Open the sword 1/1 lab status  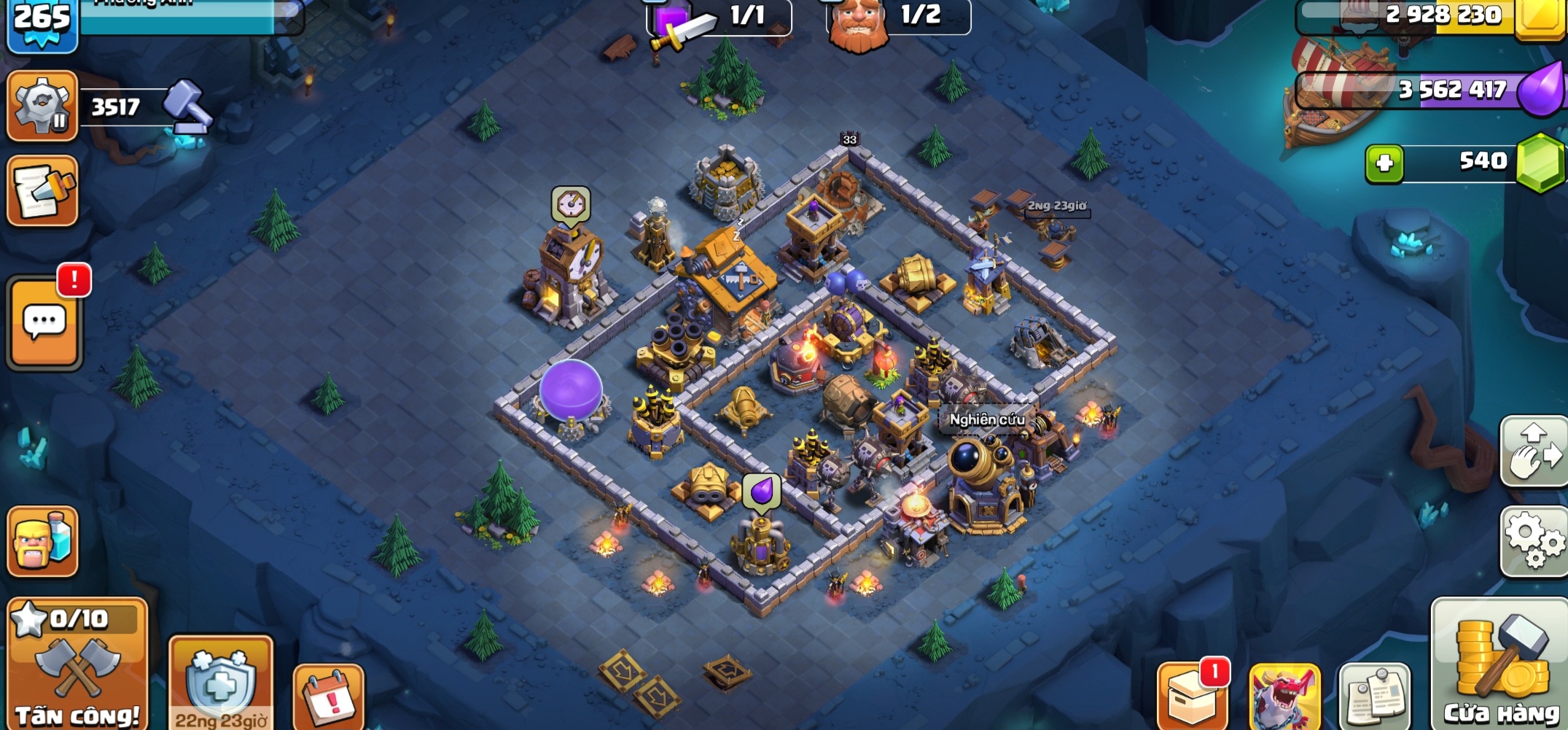tap(718, 16)
